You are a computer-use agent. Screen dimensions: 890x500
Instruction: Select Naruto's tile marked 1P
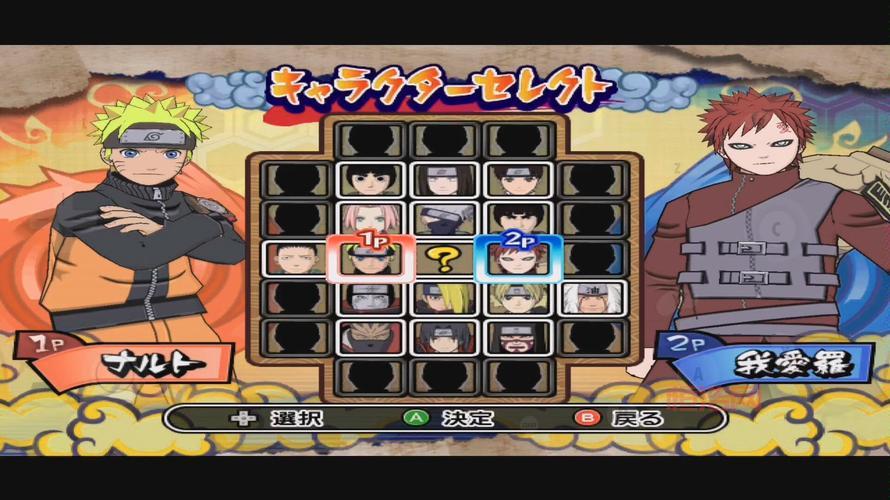coord(368,260)
